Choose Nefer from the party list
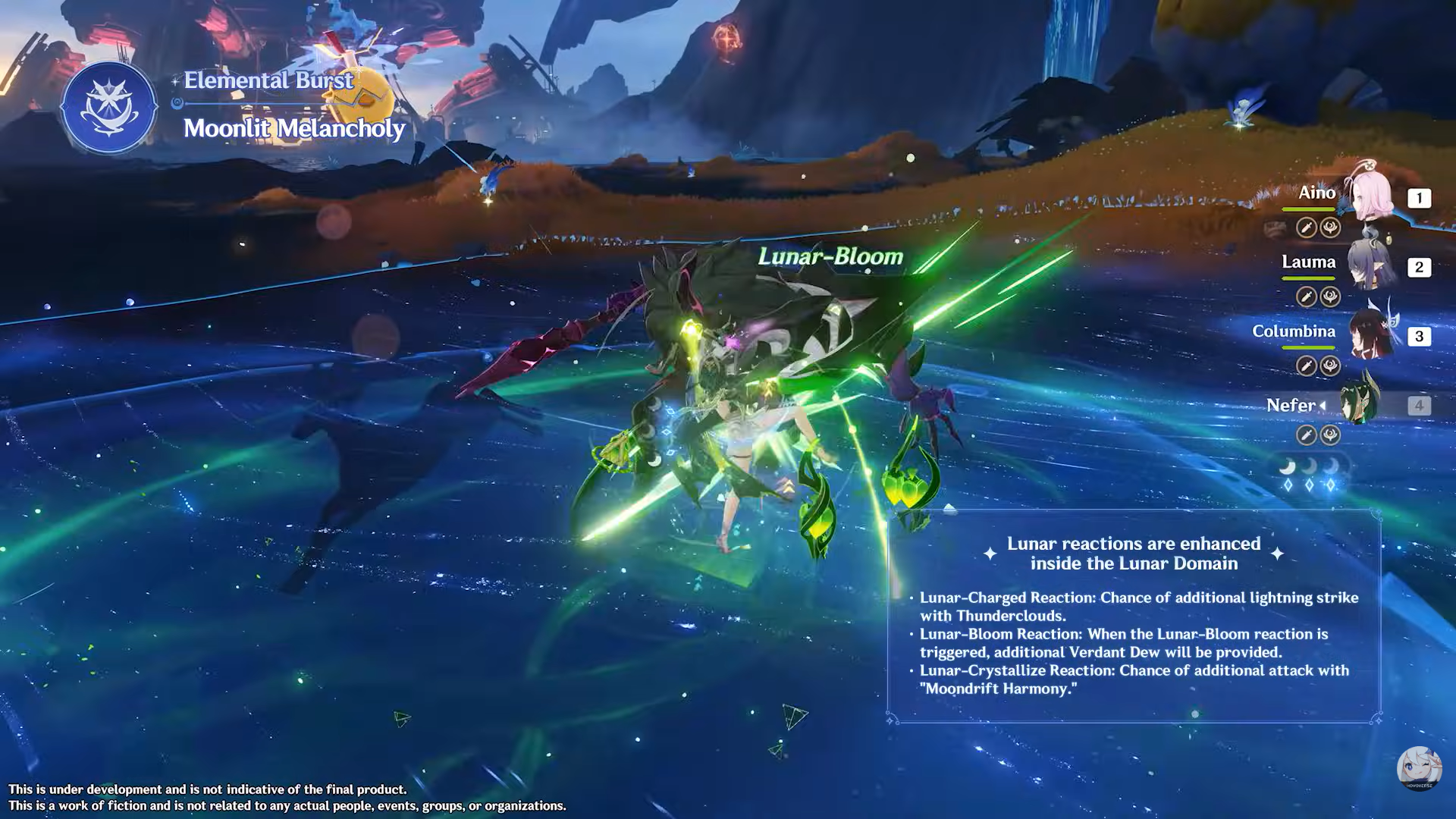Image resolution: width=1456 pixels, height=819 pixels. [x=1360, y=403]
